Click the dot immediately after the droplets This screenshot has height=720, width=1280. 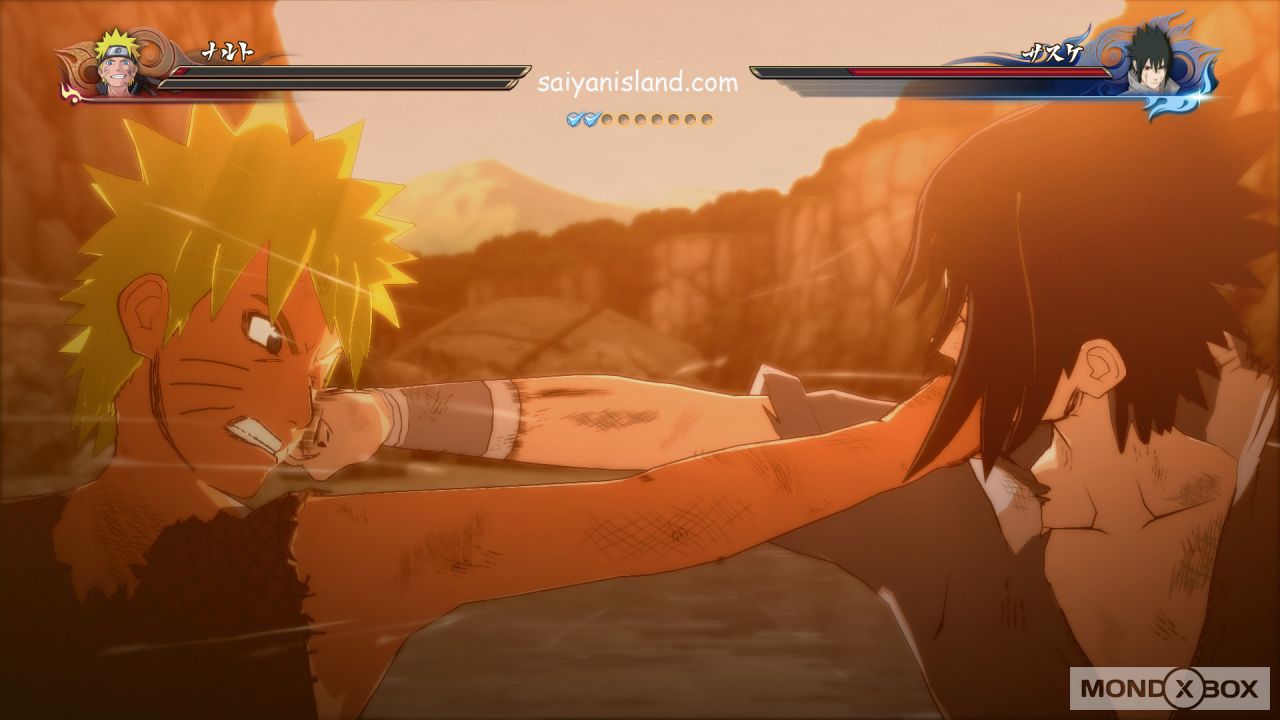pos(608,119)
